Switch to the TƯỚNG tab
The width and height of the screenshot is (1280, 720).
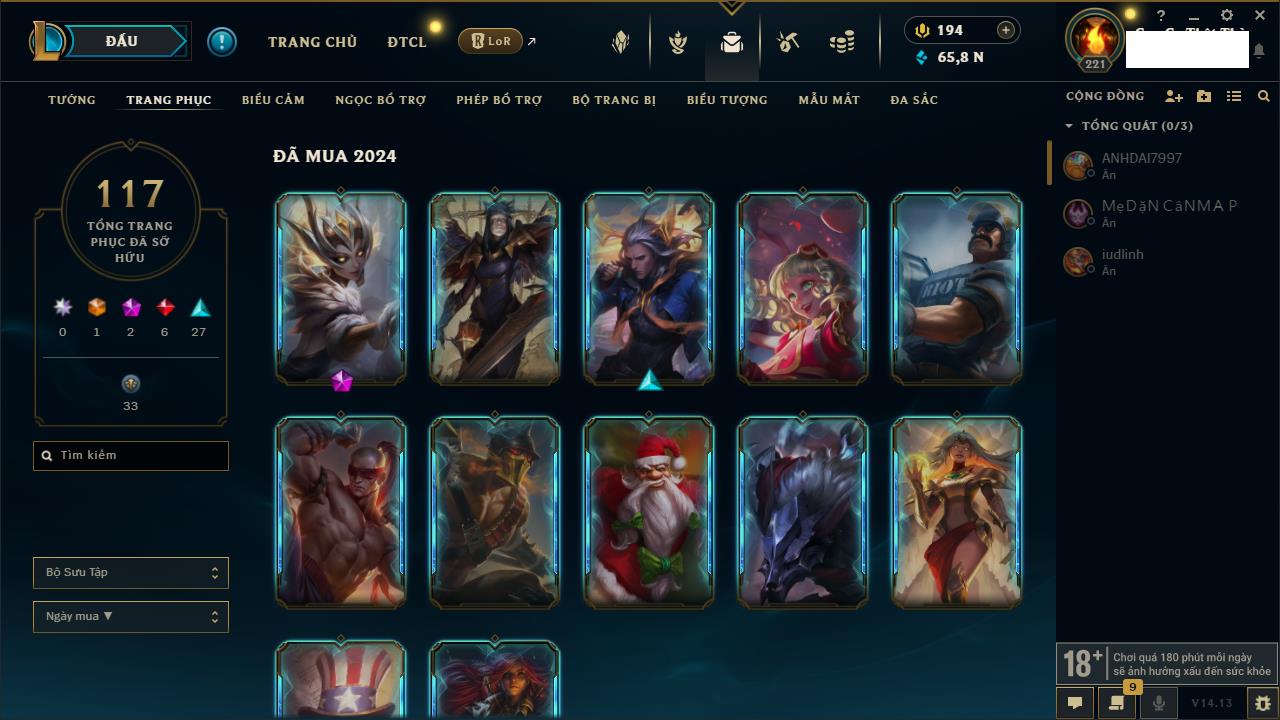tap(72, 100)
